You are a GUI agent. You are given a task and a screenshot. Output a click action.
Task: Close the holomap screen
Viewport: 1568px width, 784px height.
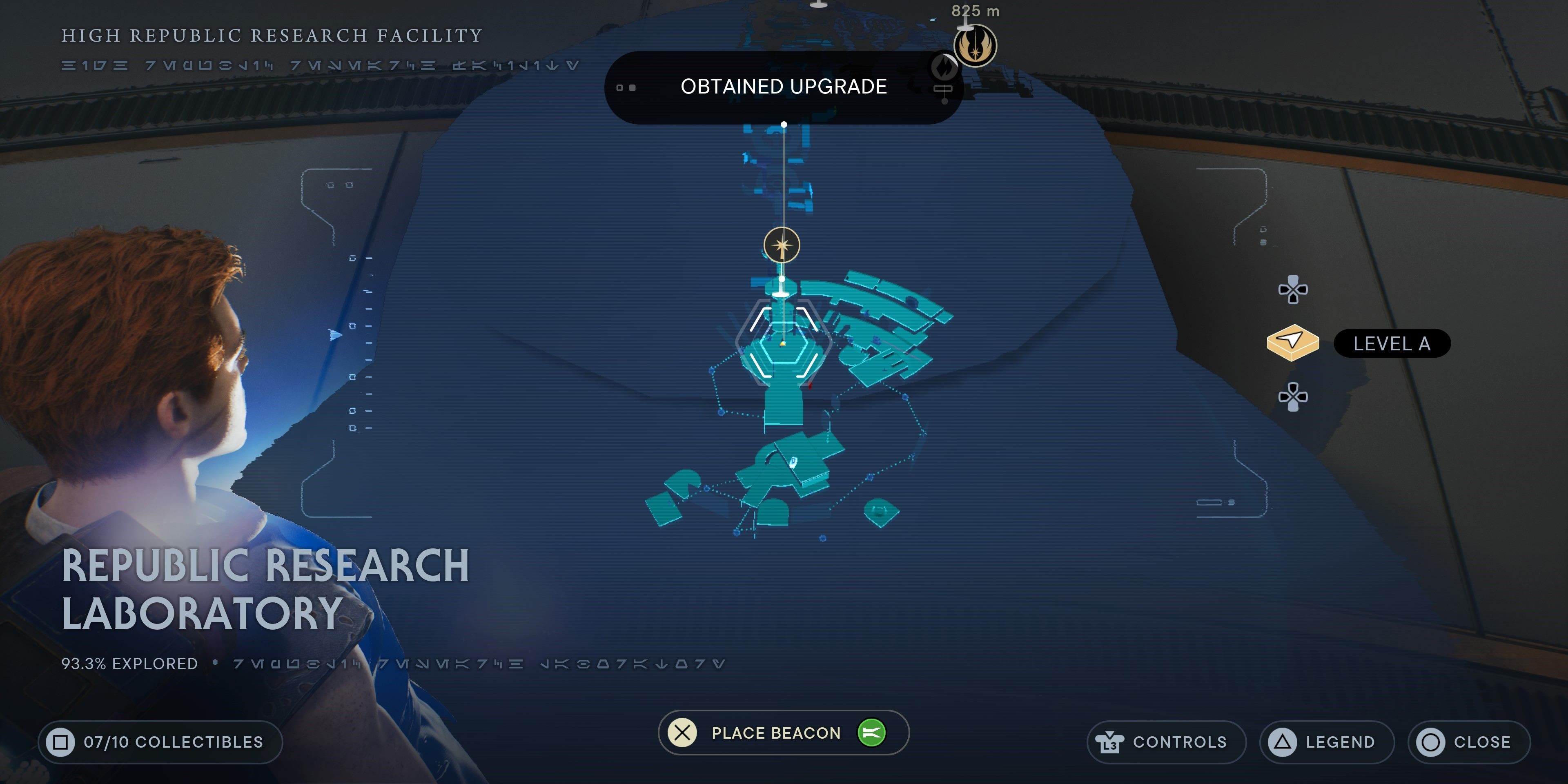point(1468,742)
